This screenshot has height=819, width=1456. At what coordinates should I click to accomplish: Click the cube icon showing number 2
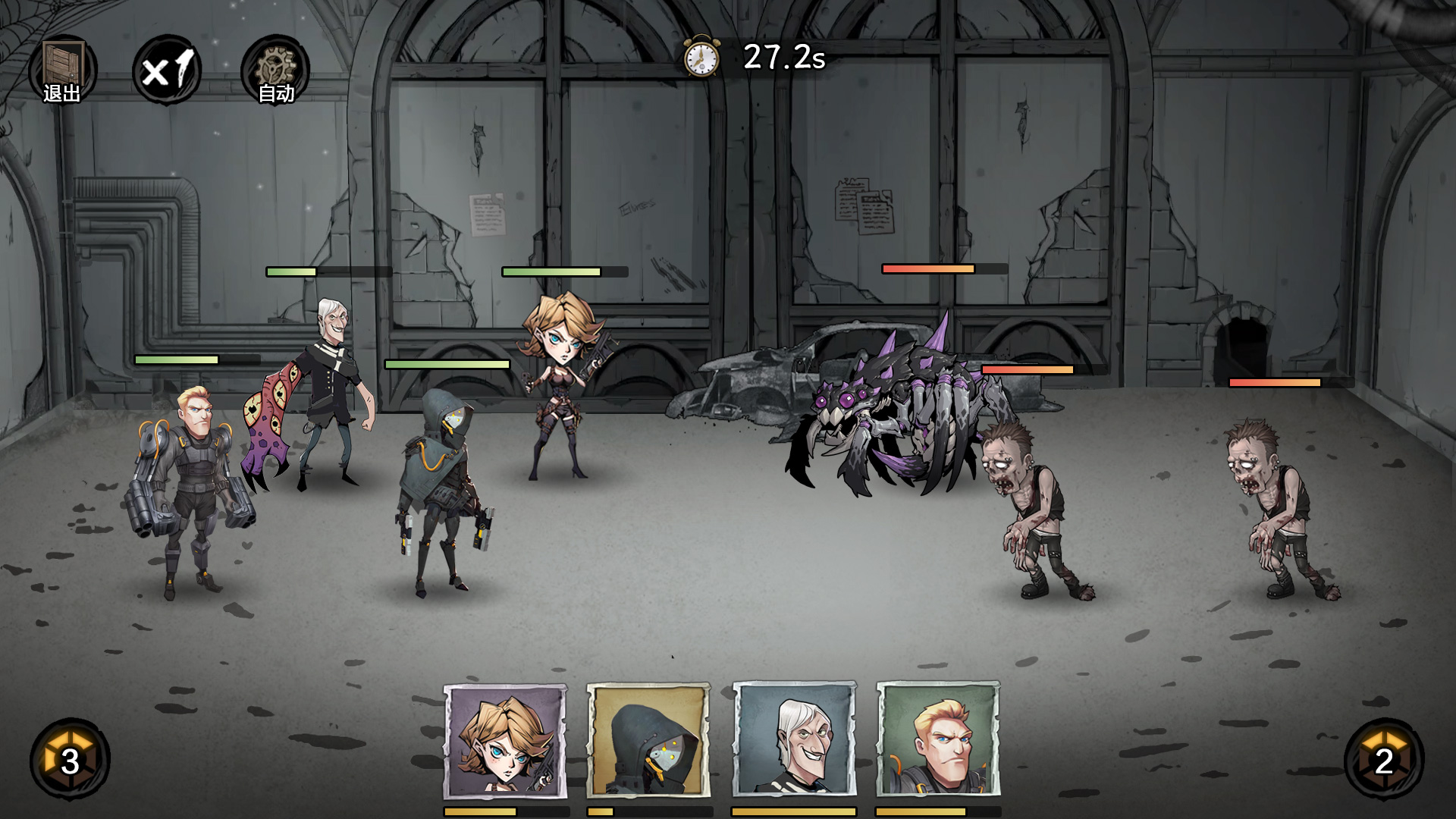click(1384, 759)
